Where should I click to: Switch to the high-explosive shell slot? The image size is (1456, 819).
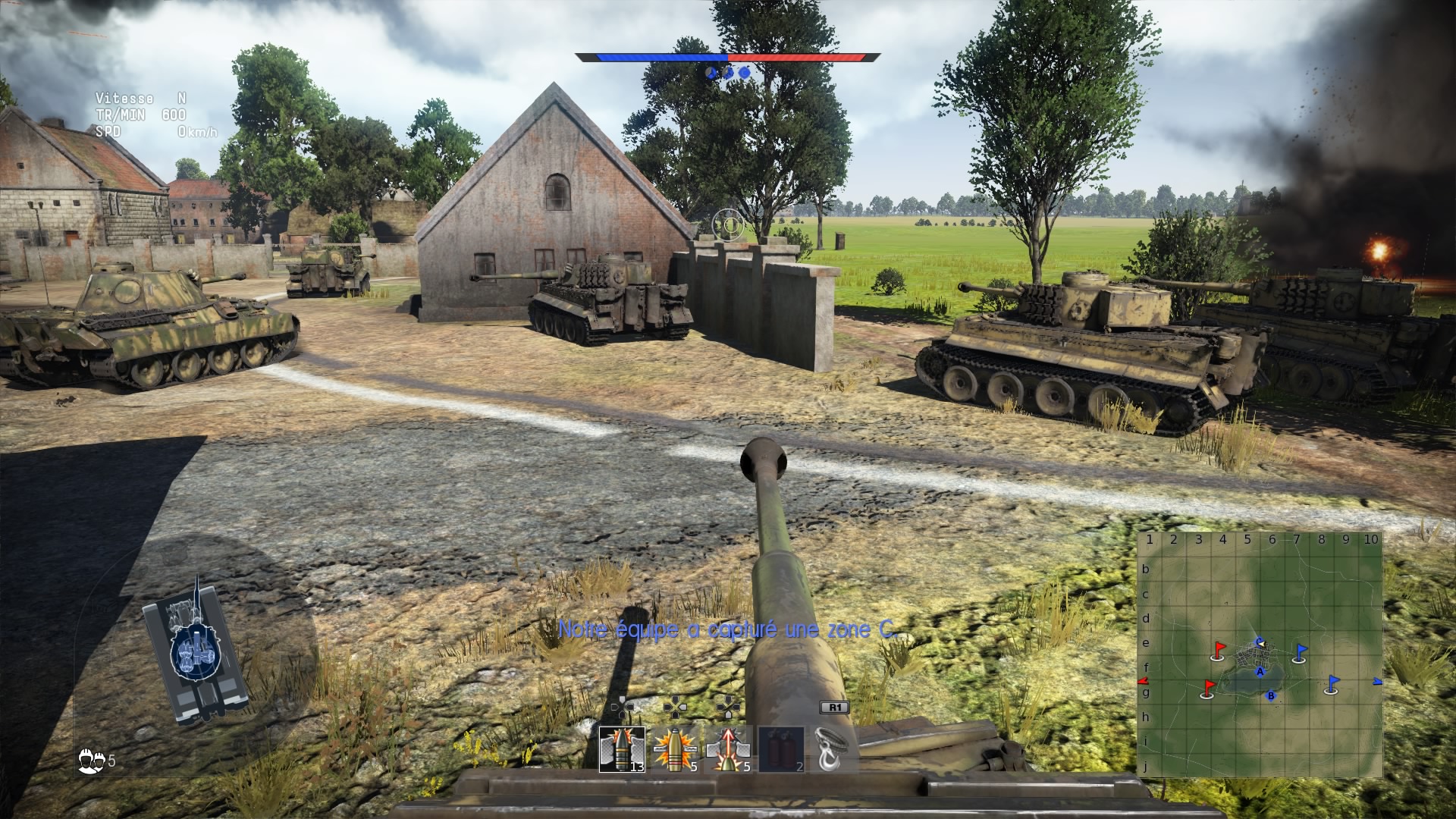tap(675, 749)
